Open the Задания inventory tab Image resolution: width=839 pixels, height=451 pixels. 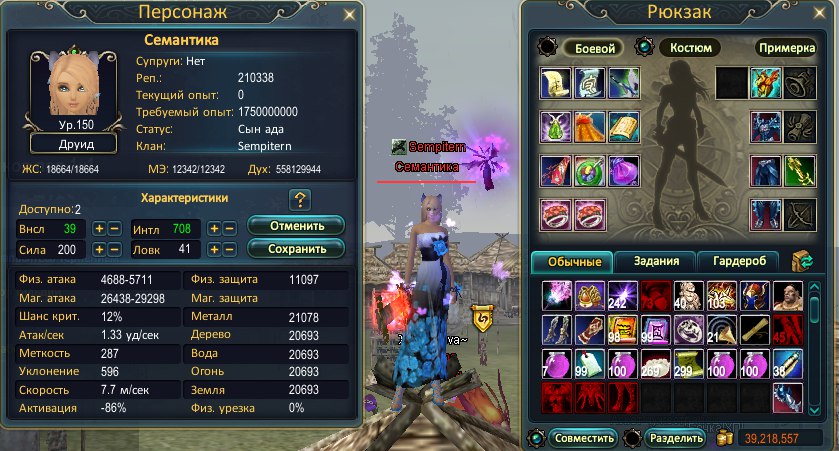click(656, 262)
